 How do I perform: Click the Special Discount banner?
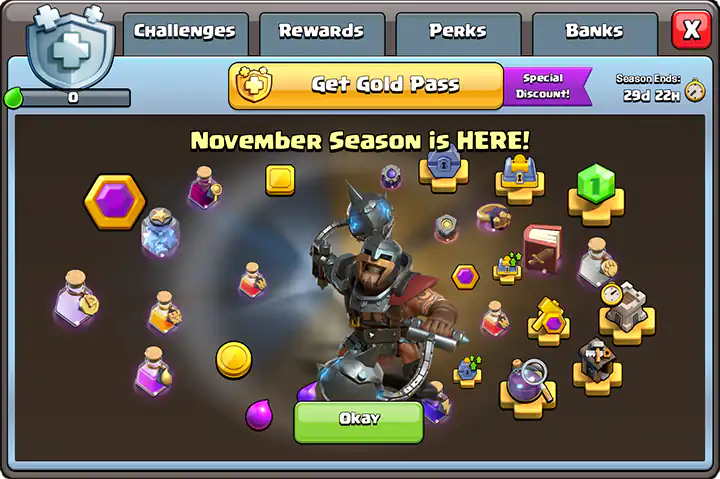tap(544, 86)
